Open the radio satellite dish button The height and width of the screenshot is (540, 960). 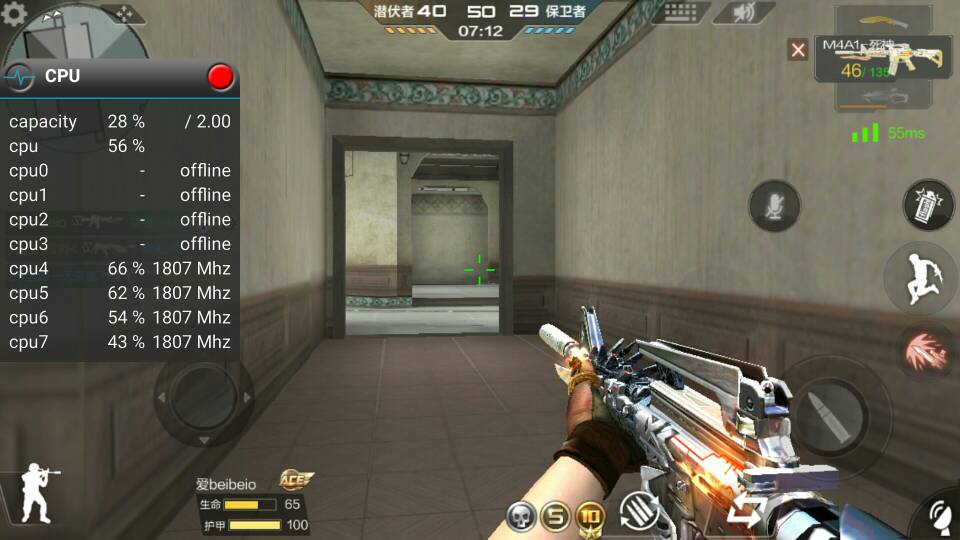click(x=936, y=517)
